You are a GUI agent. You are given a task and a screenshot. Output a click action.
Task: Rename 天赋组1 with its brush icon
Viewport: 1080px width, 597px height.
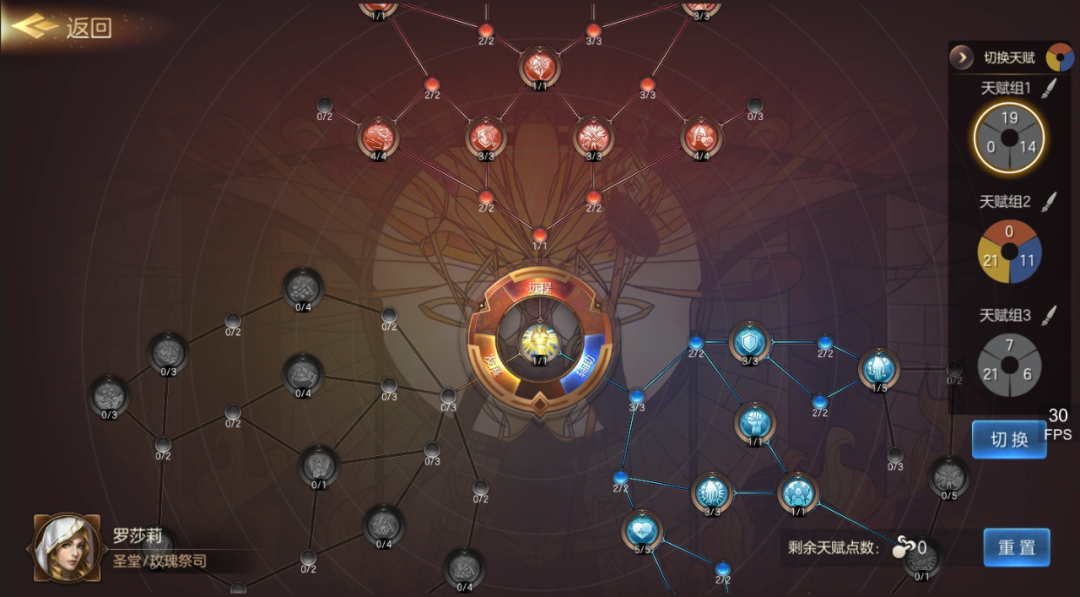tap(1048, 89)
